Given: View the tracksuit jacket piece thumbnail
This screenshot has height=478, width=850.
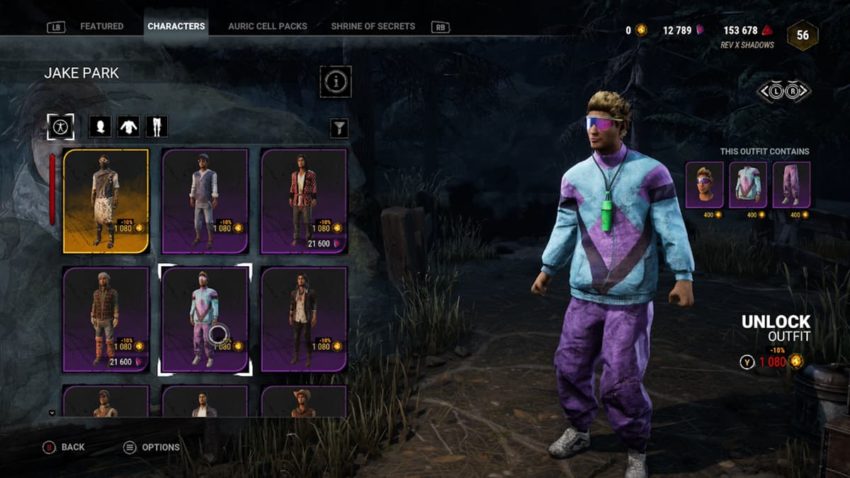Looking at the screenshot, I should (x=747, y=184).
